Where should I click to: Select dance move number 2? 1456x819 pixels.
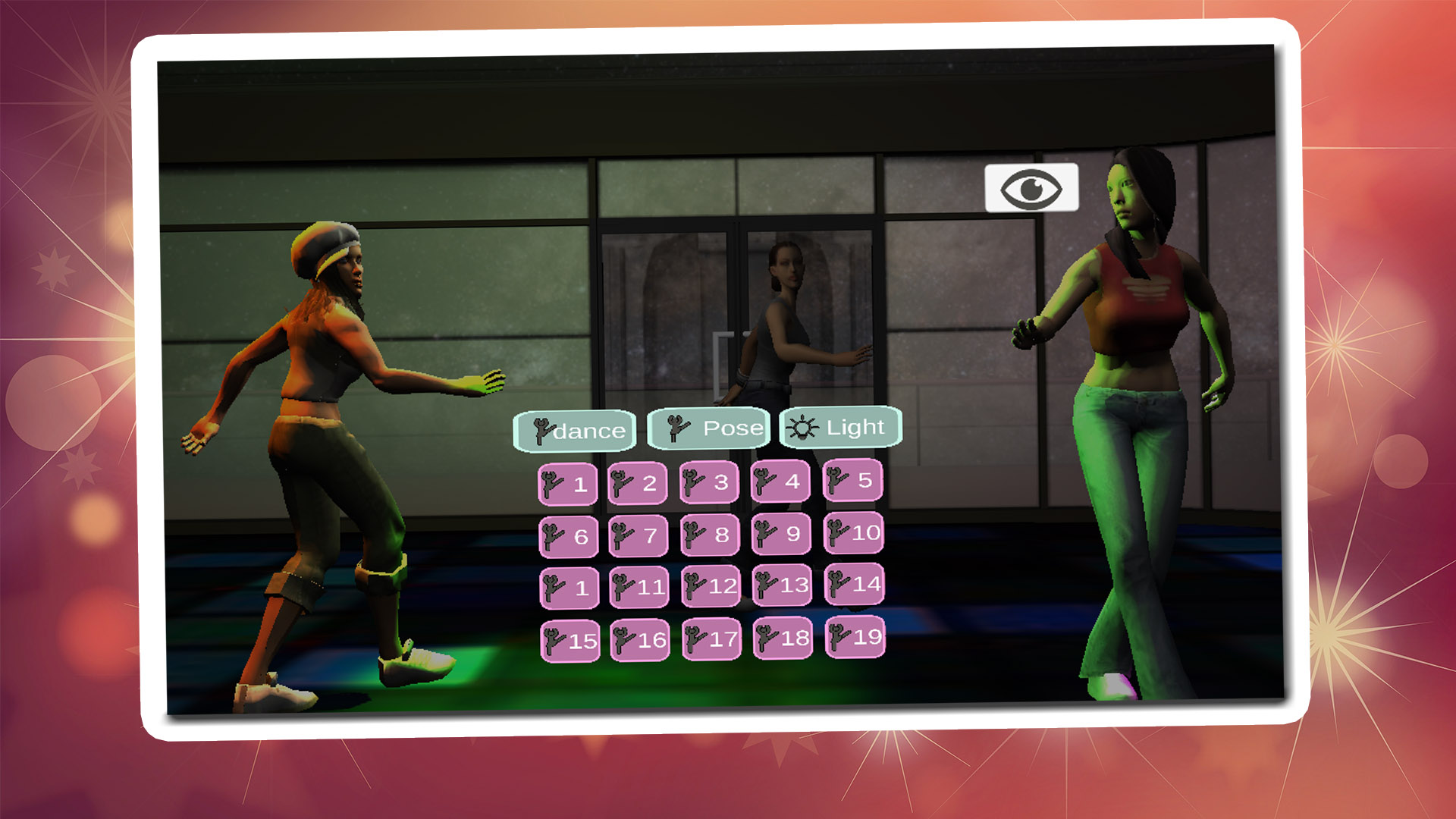[639, 482]
